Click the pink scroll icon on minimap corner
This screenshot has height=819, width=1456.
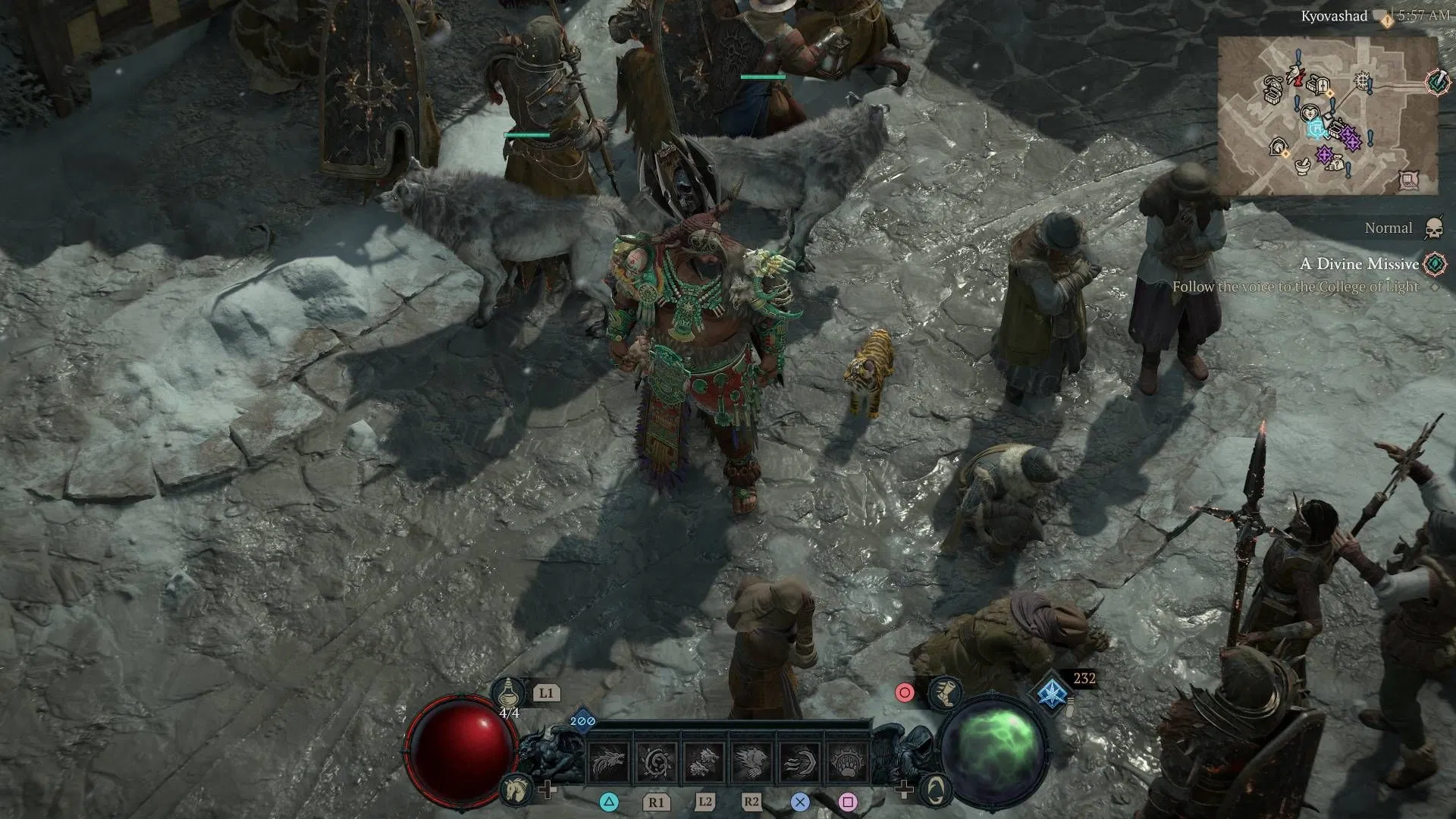tap(1408, 180)
